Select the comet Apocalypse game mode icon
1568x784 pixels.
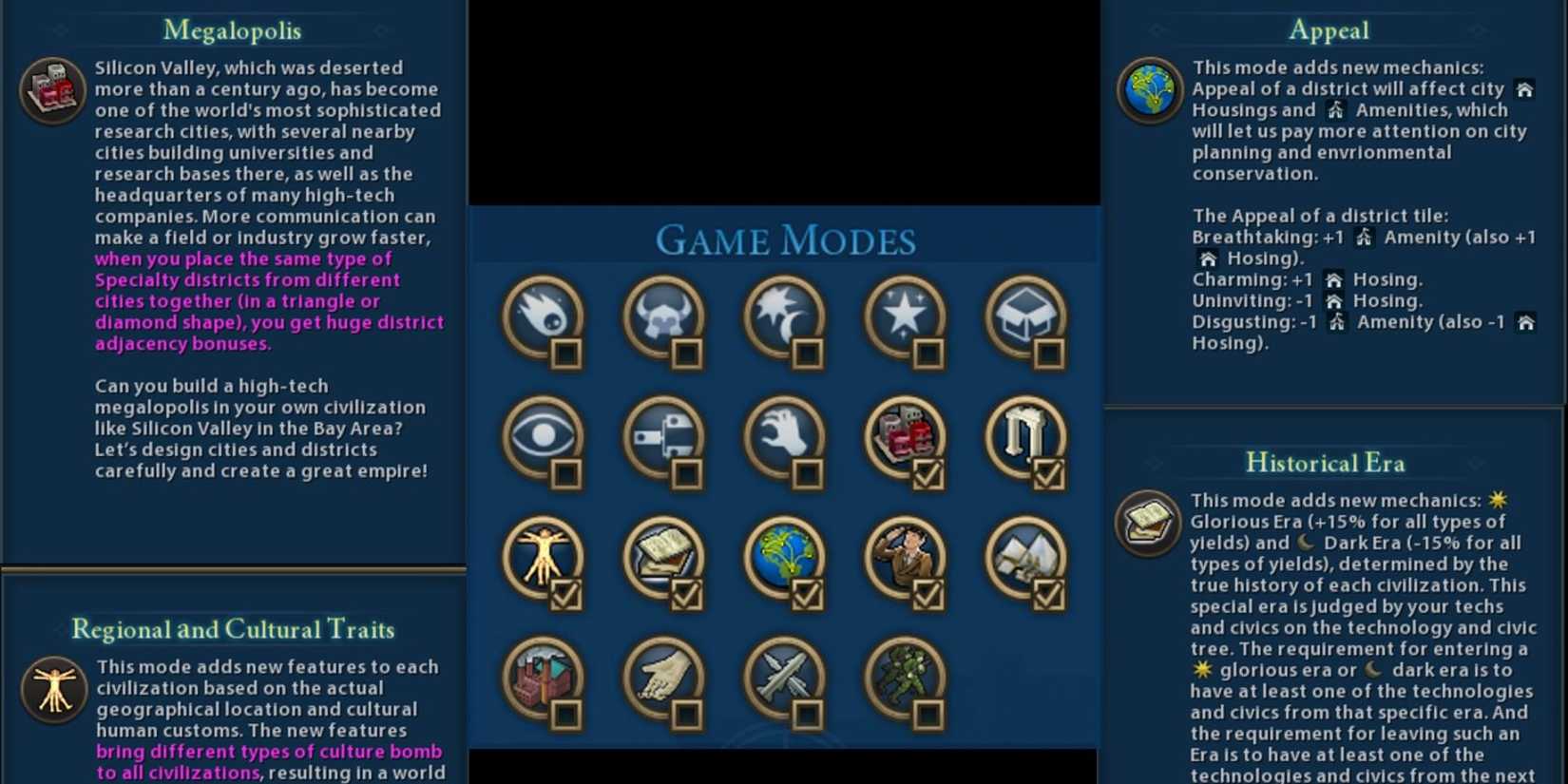pos(543,320)
